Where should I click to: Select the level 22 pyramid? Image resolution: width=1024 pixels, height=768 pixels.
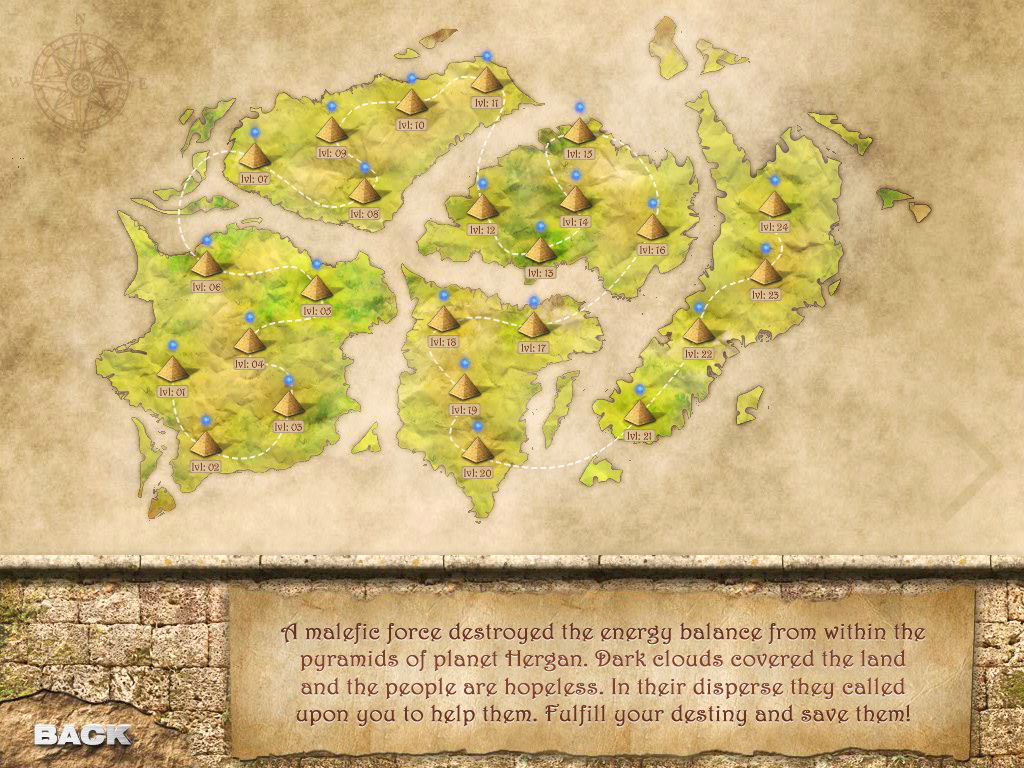point(698,332)
